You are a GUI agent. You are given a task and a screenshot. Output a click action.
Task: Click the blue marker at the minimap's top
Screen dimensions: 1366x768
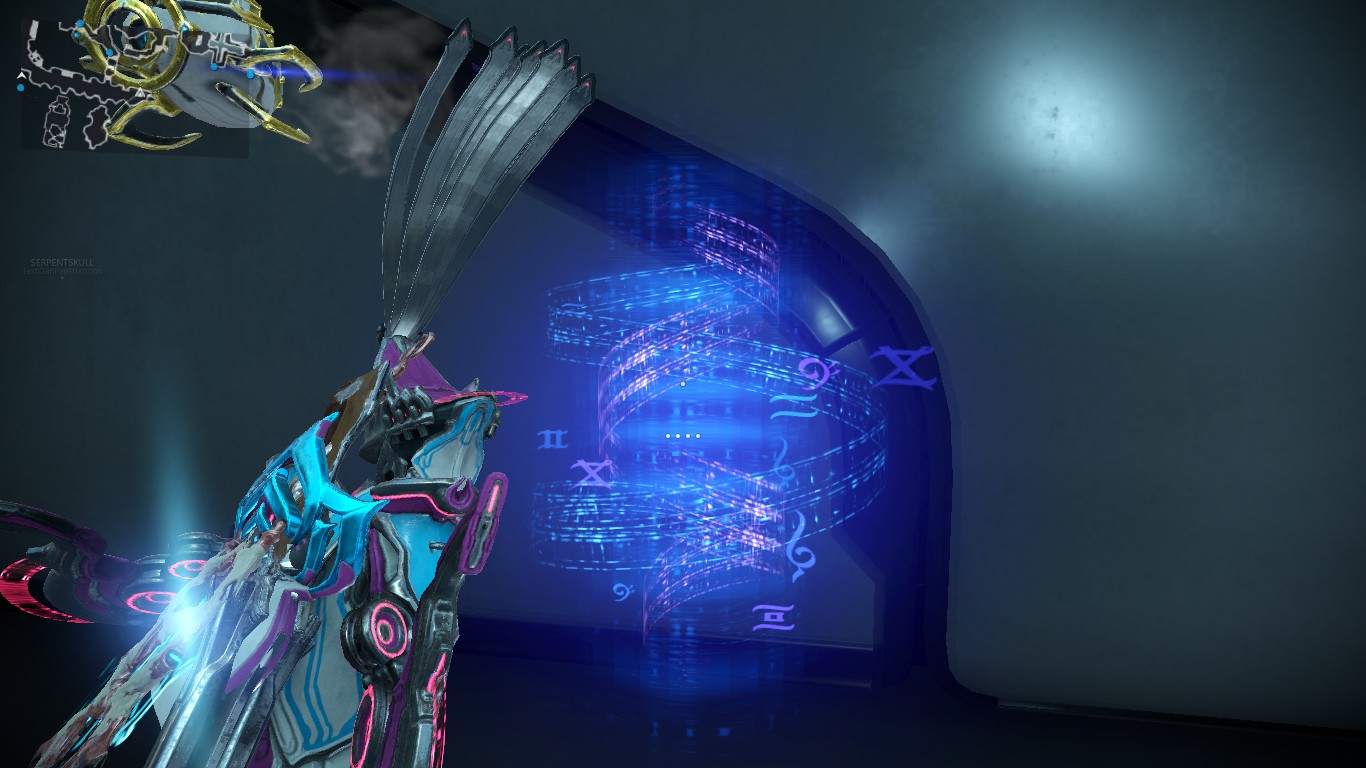coord(80,22)
